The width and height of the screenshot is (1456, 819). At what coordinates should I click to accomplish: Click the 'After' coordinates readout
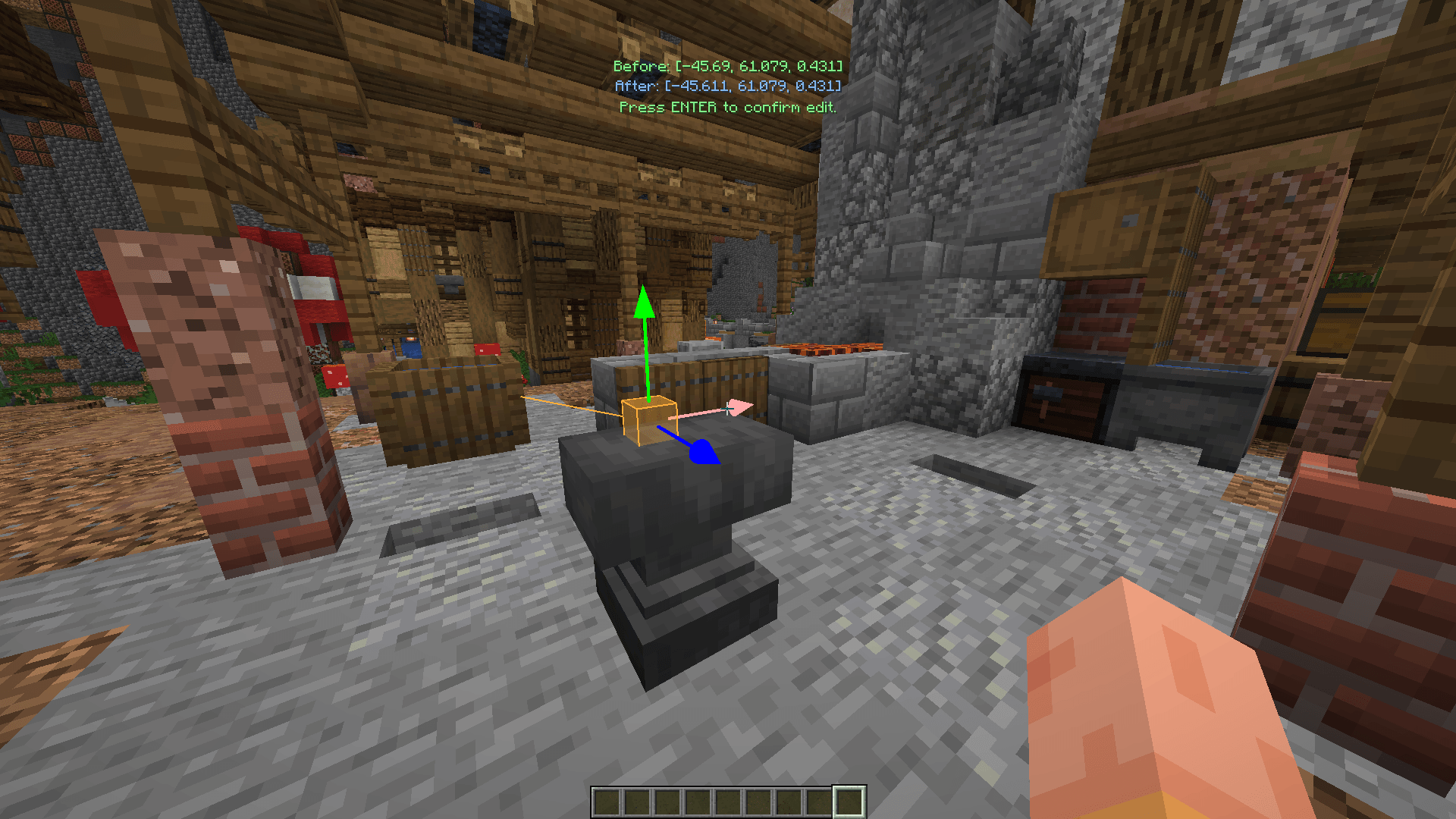pyautogui.click(x=726, y=87)
